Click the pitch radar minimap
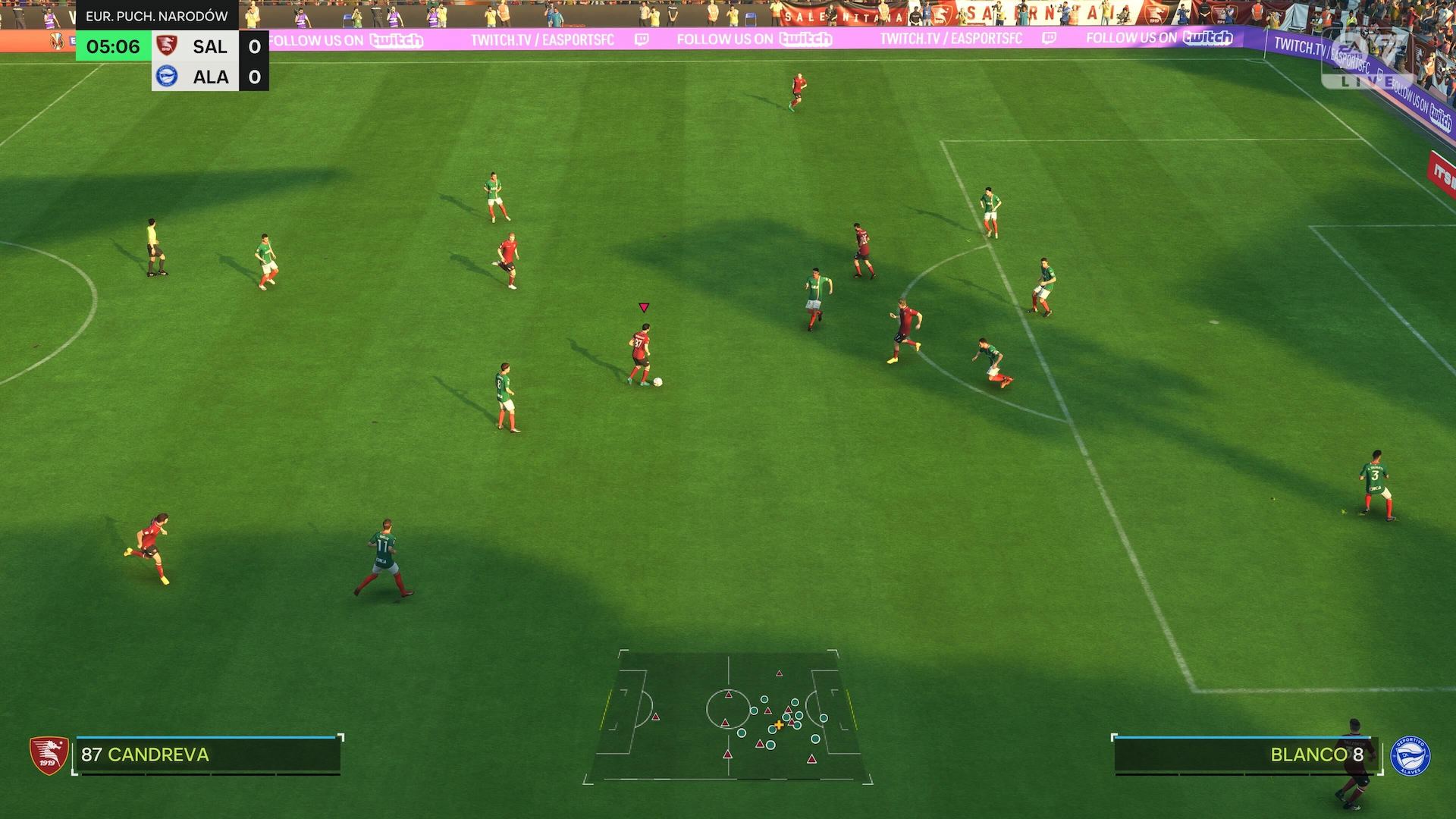 pos(728,717)
